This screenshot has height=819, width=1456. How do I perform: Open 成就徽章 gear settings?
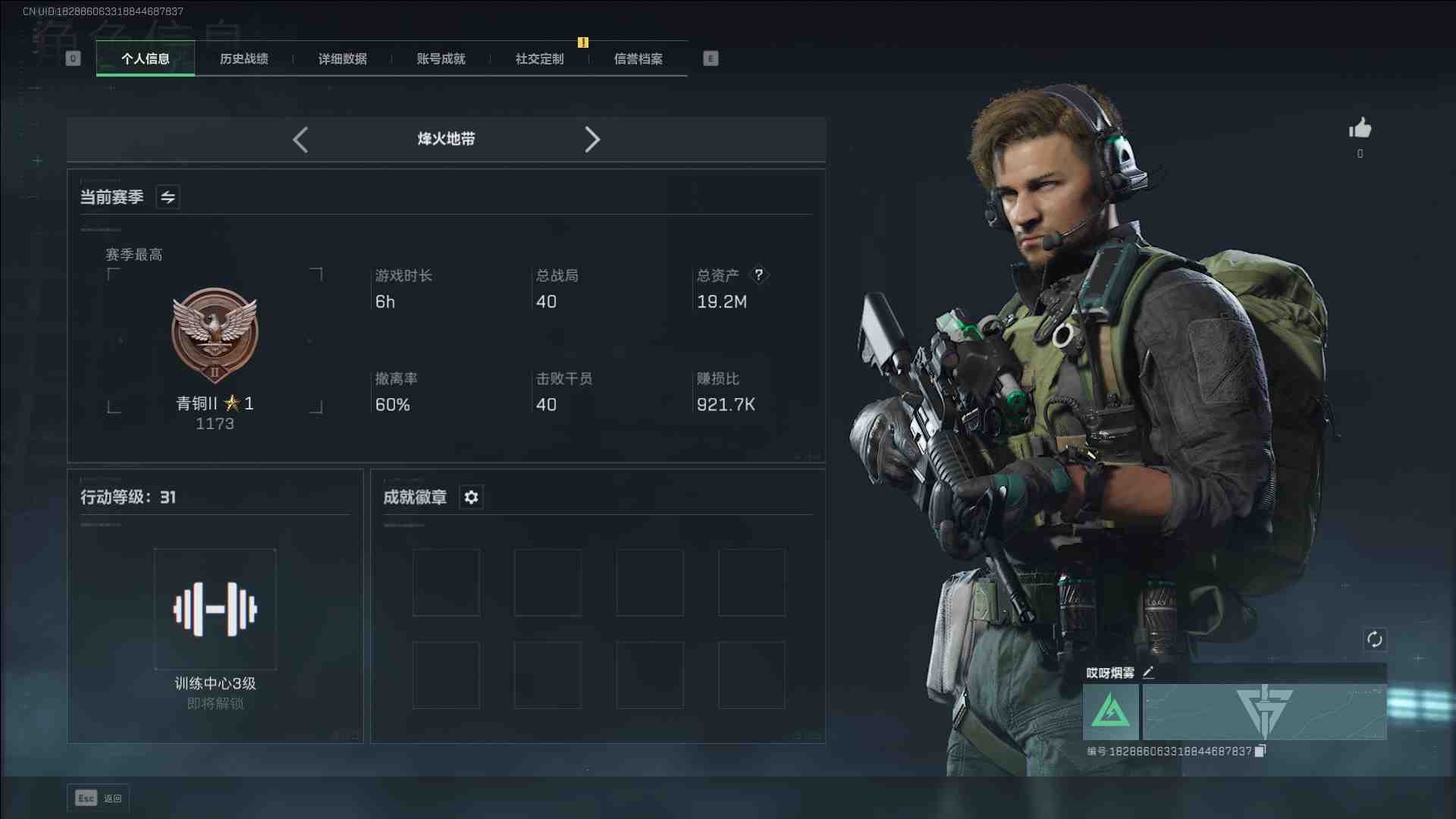(471, 497)
